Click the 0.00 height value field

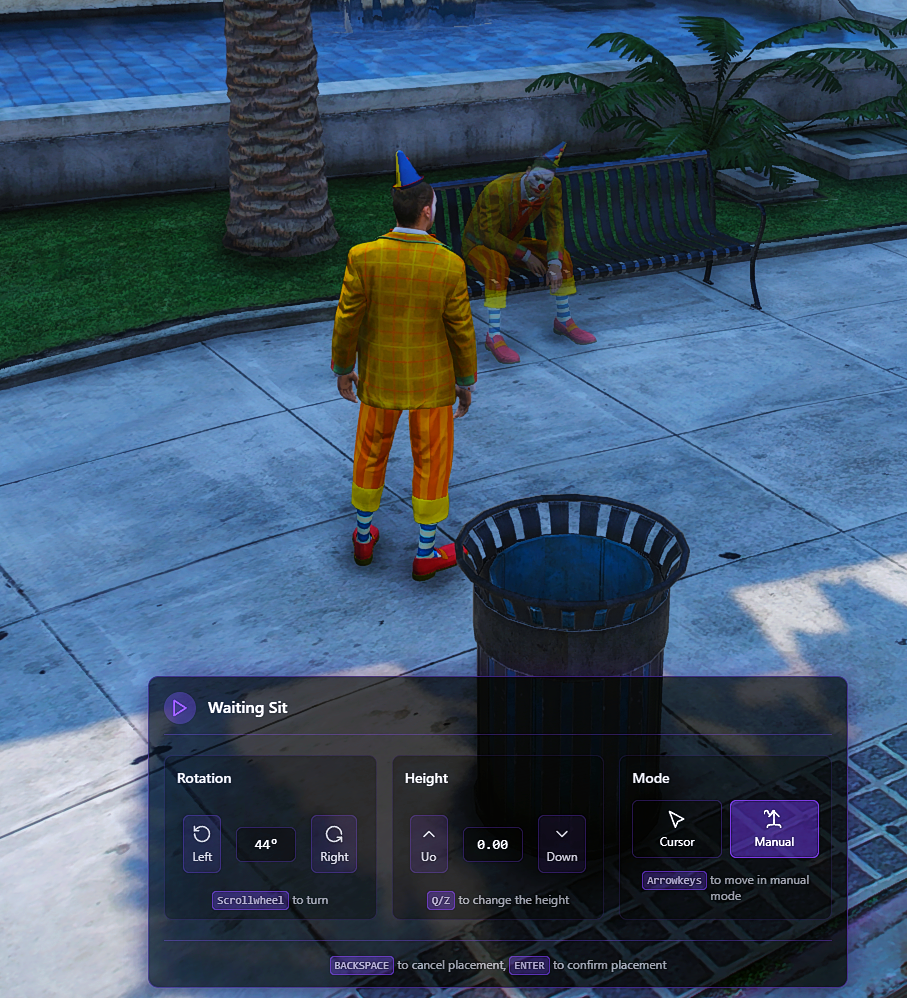point(493,844)
